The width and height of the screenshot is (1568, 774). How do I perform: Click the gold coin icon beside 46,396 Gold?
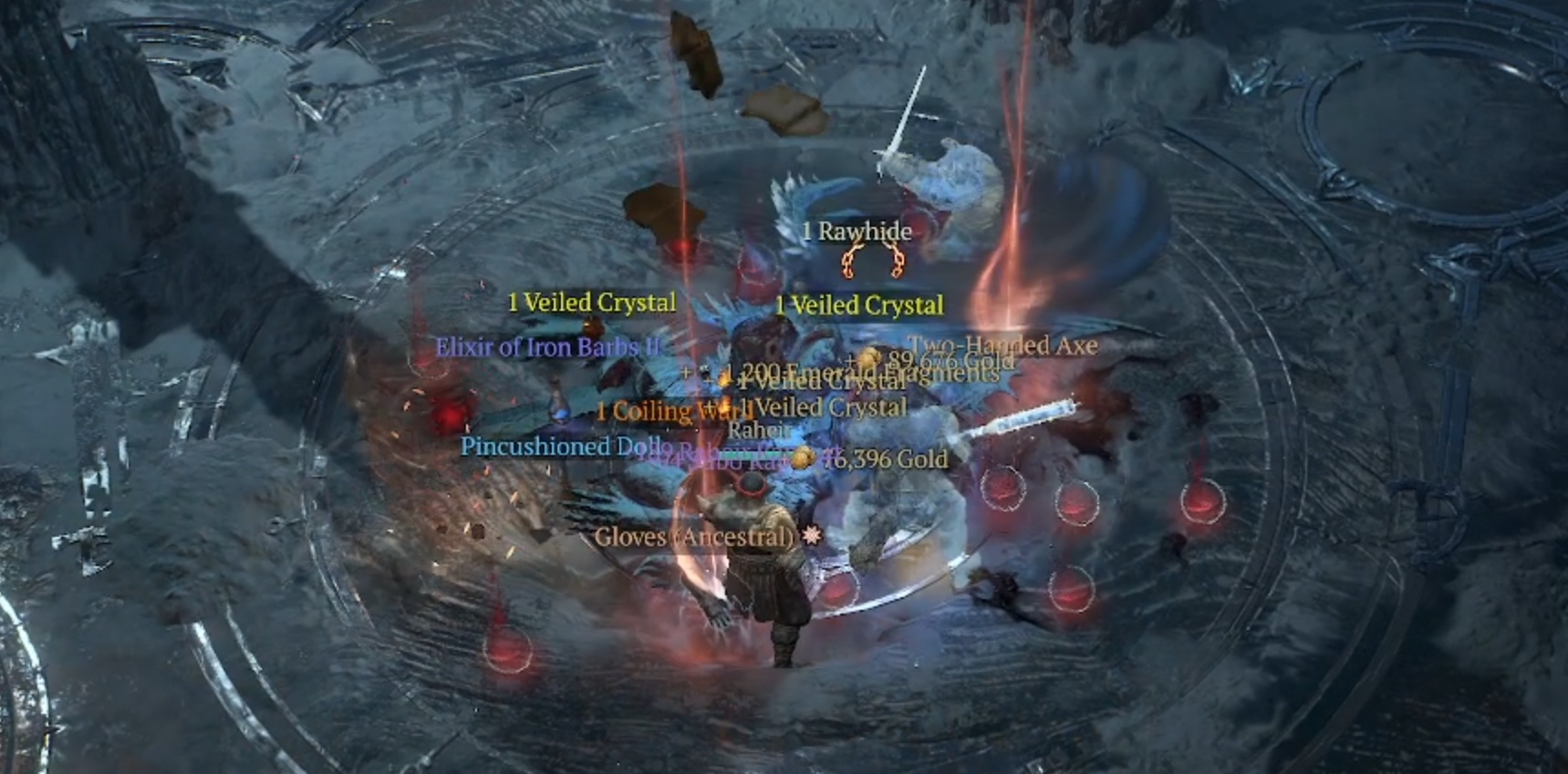coord(803,458)
